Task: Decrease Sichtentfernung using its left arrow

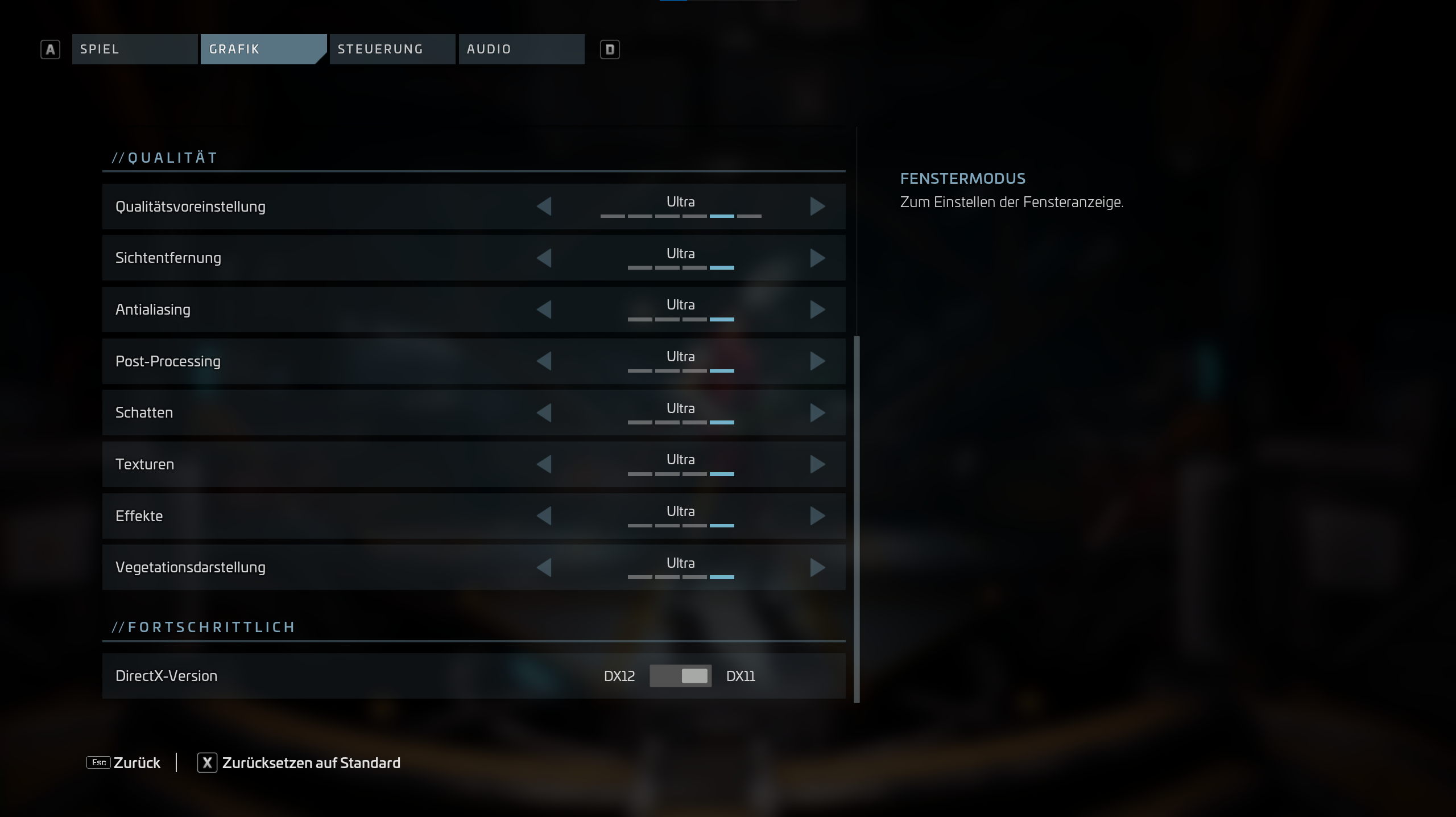Action: coord(544,258)
